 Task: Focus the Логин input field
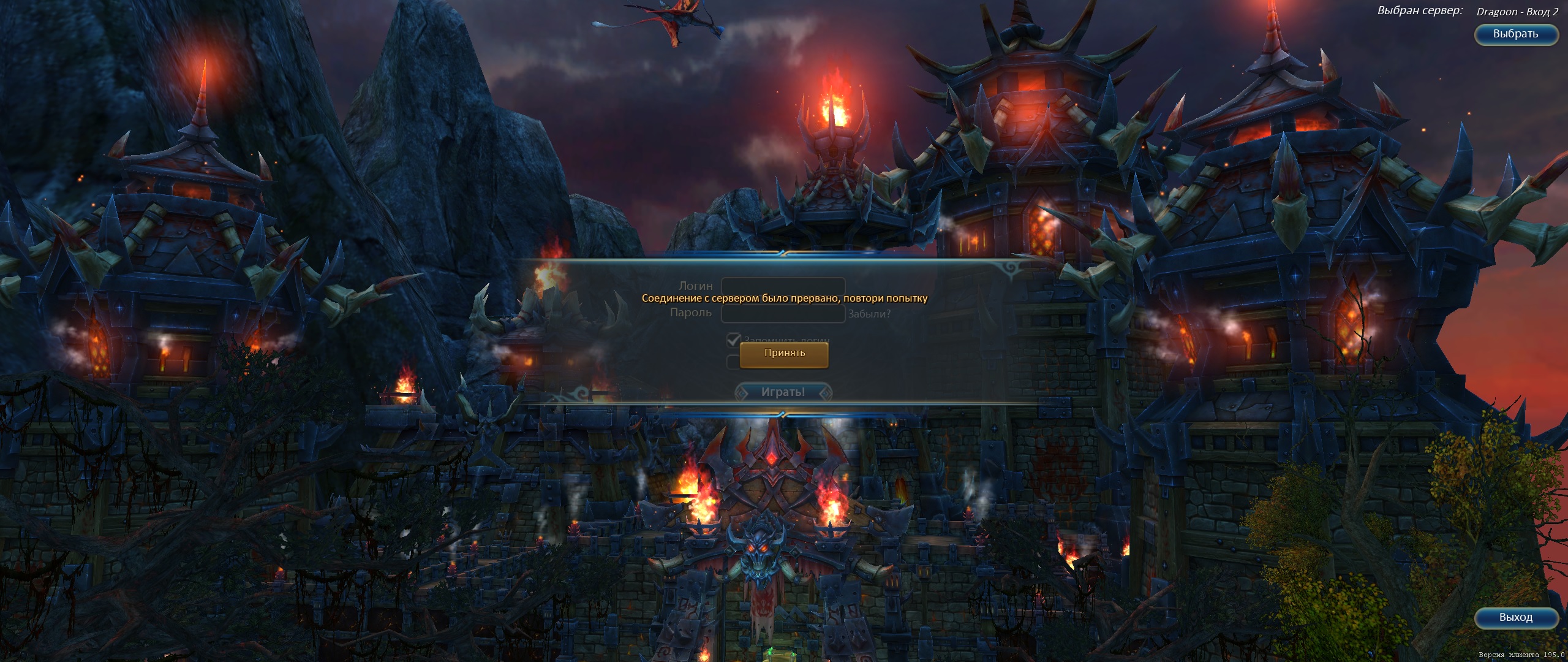[x=783, y=285]
